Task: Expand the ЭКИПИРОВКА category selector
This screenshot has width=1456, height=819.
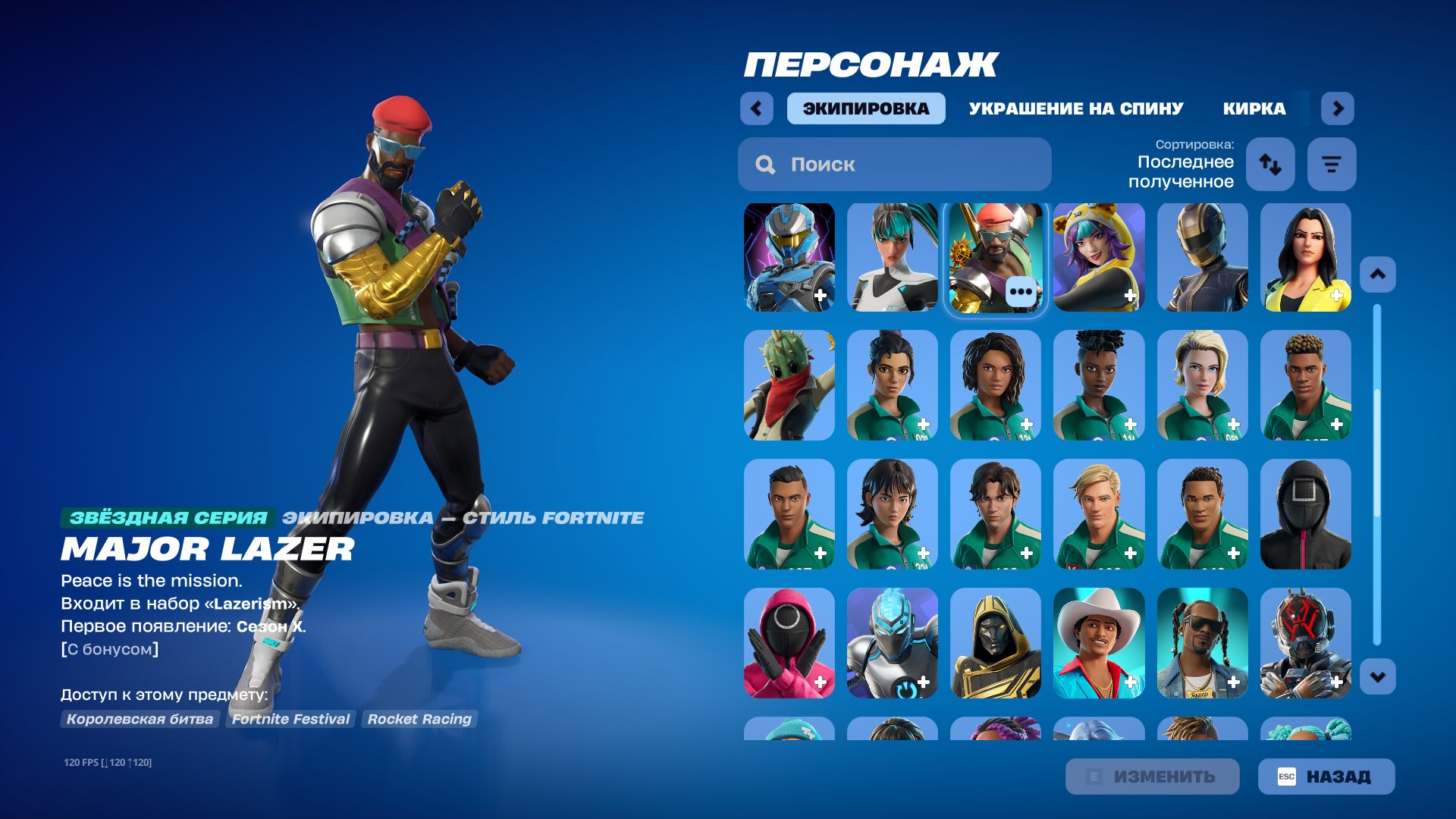Action: pyautogui.click(x=865, y=108)
